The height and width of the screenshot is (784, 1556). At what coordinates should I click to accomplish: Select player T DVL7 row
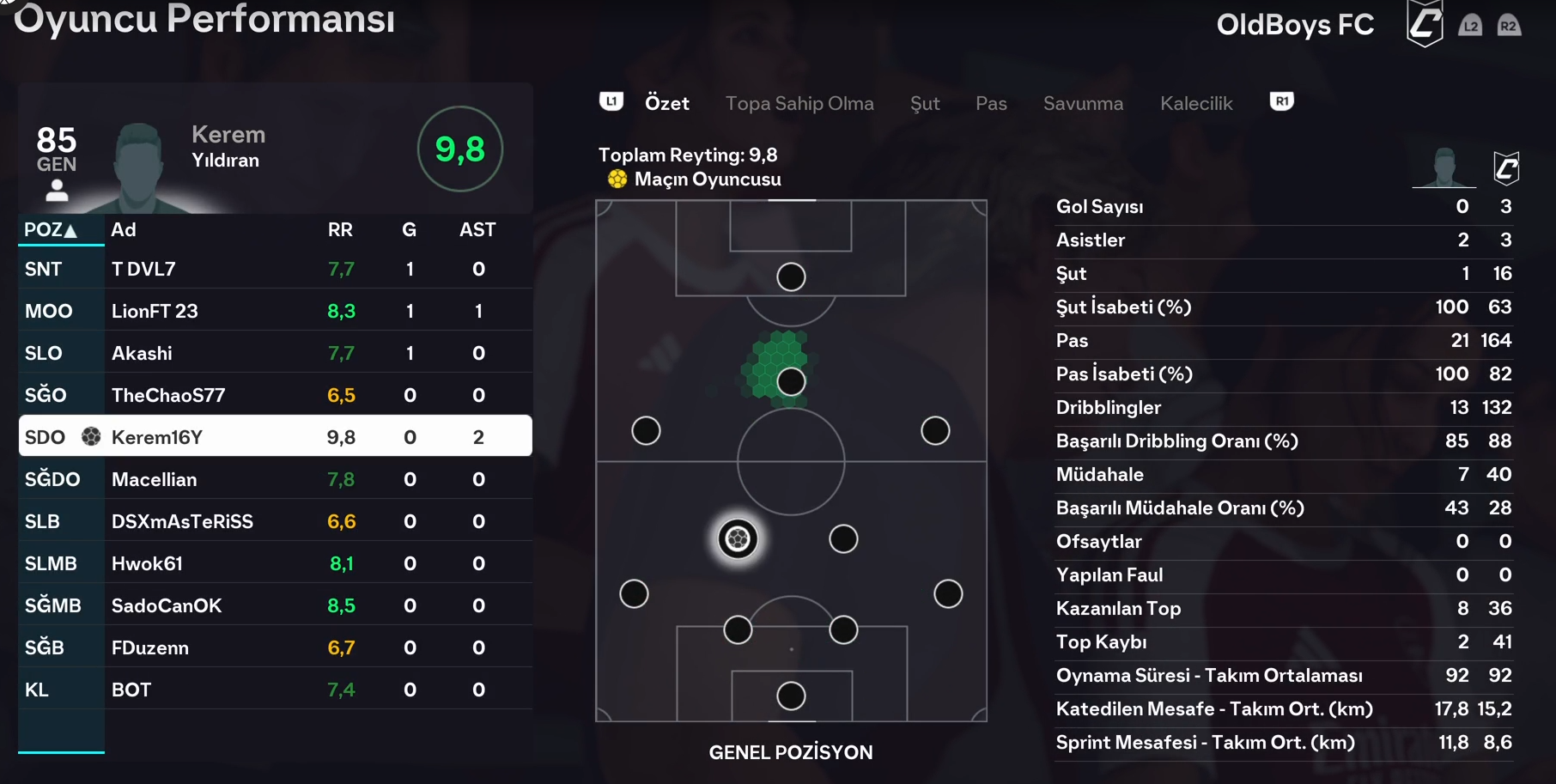(x=275, y=270)
